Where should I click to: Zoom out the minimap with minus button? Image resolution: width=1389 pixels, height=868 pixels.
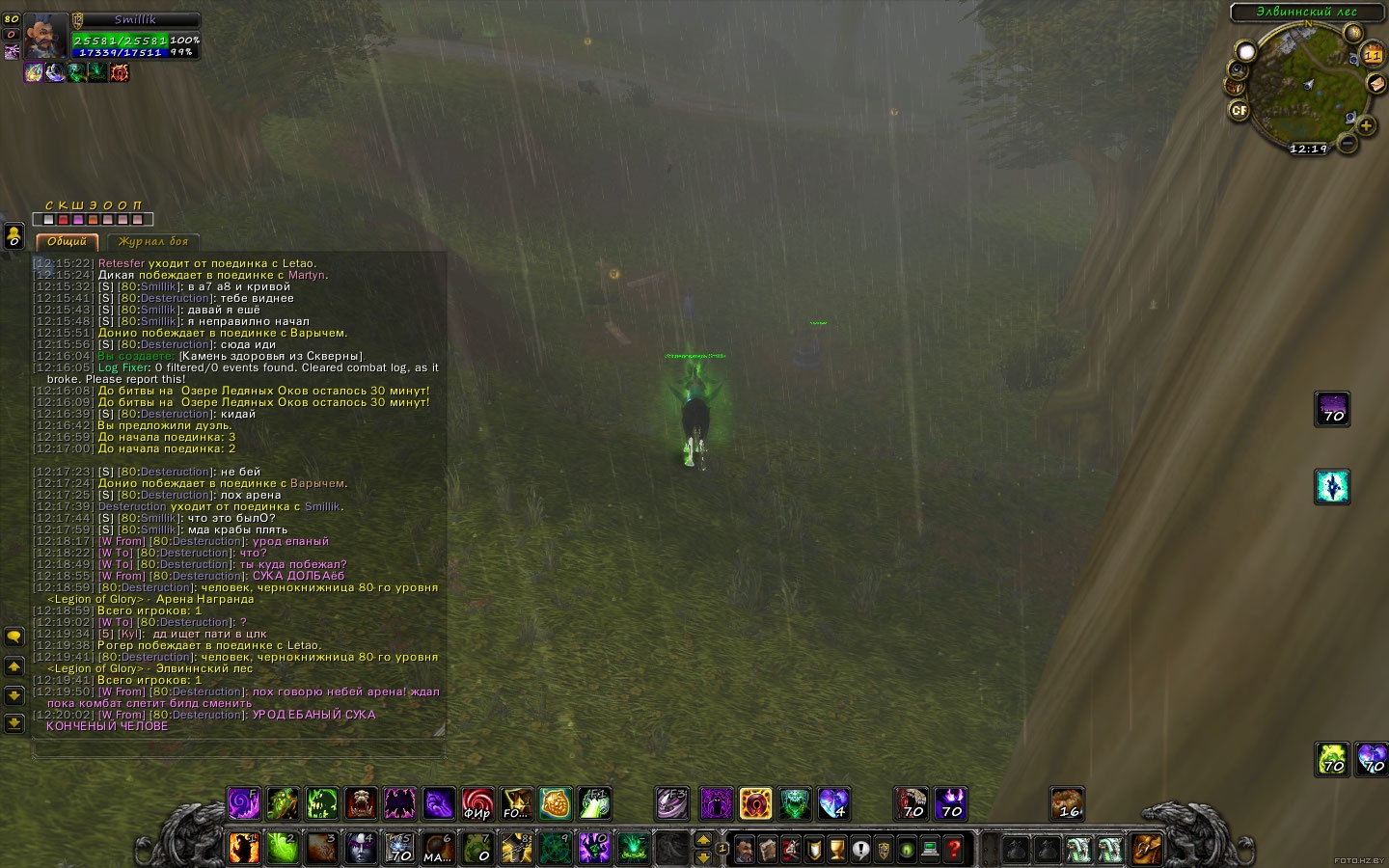tap(1348, 145)
